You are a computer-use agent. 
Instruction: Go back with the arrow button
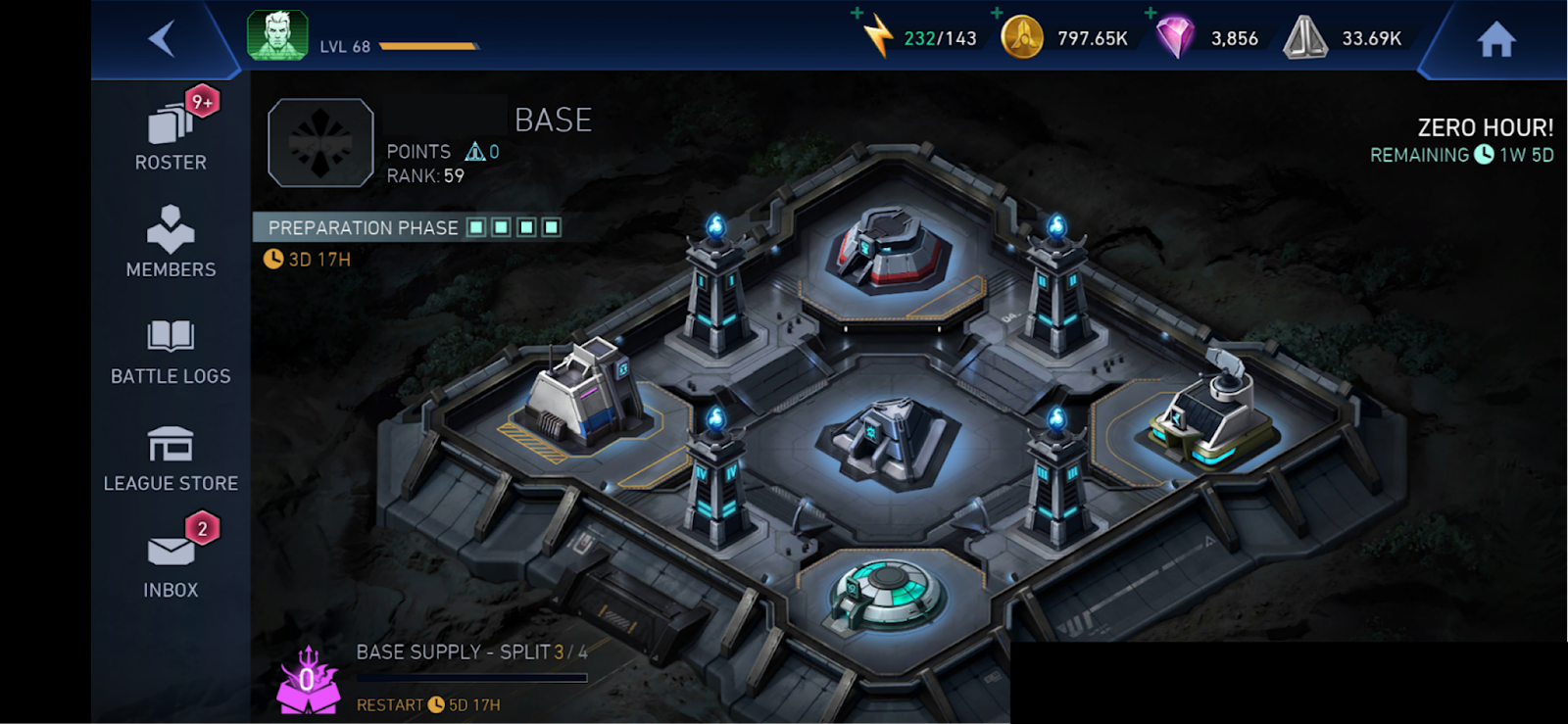click(x=162, y=39)
